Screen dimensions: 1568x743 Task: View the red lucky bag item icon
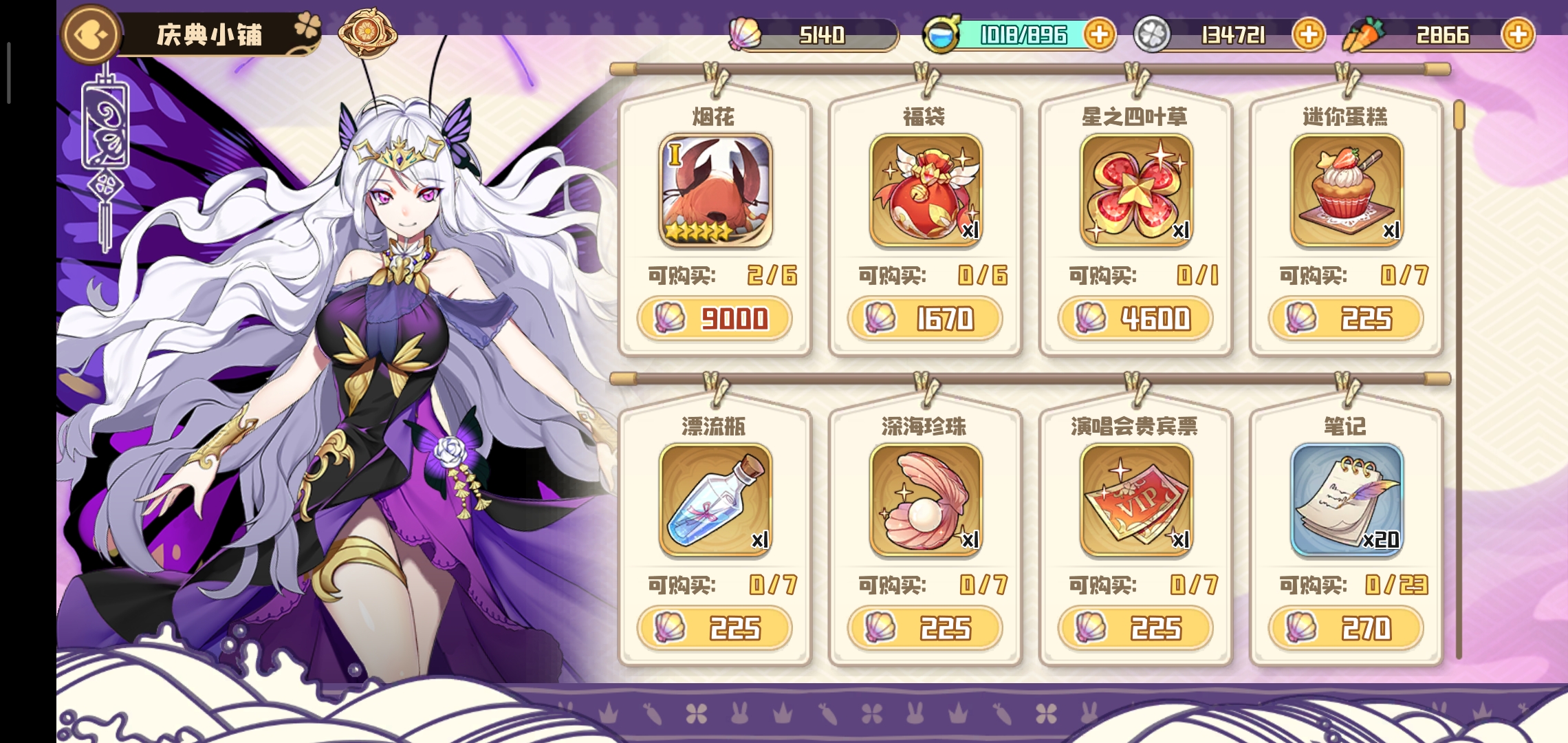click(926, 191)
